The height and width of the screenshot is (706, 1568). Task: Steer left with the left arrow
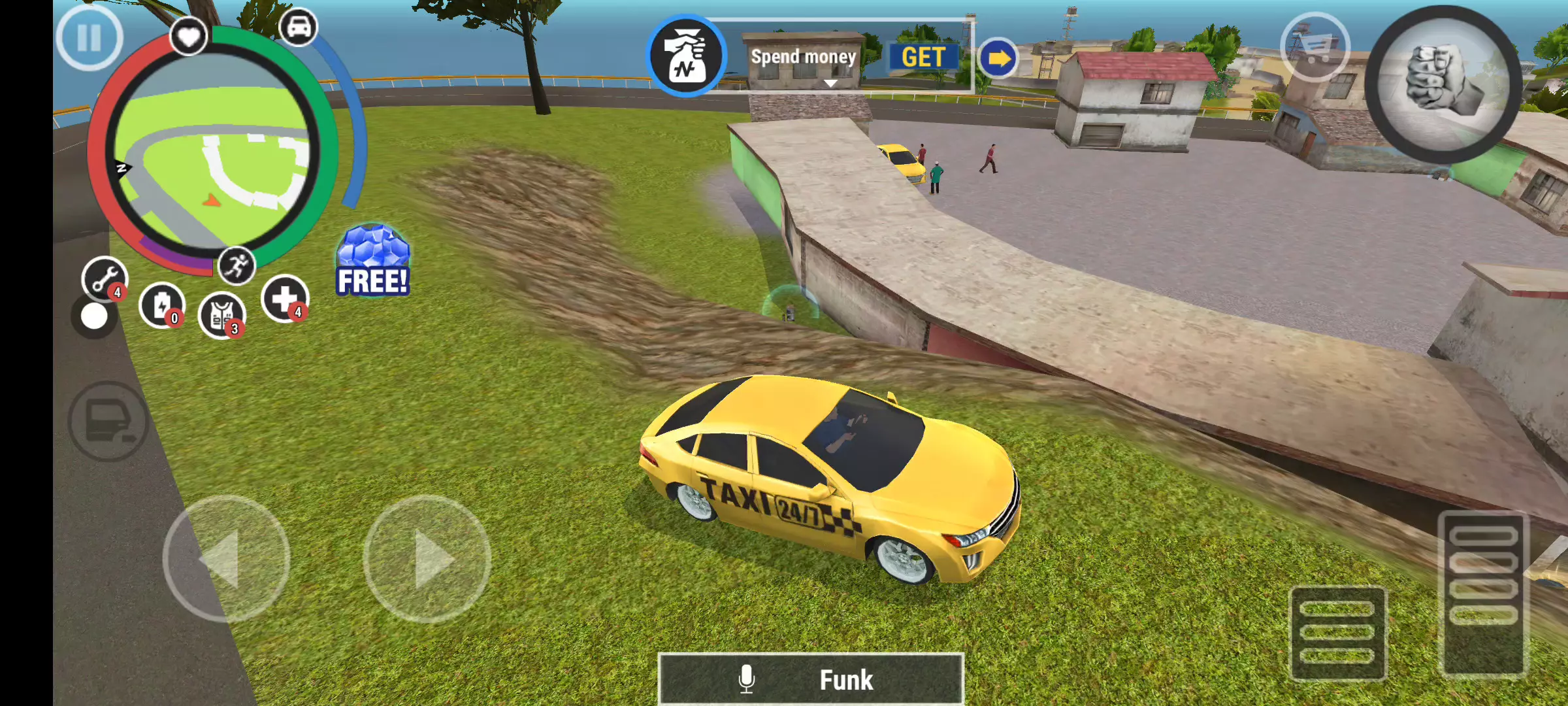tap(226, 559)
